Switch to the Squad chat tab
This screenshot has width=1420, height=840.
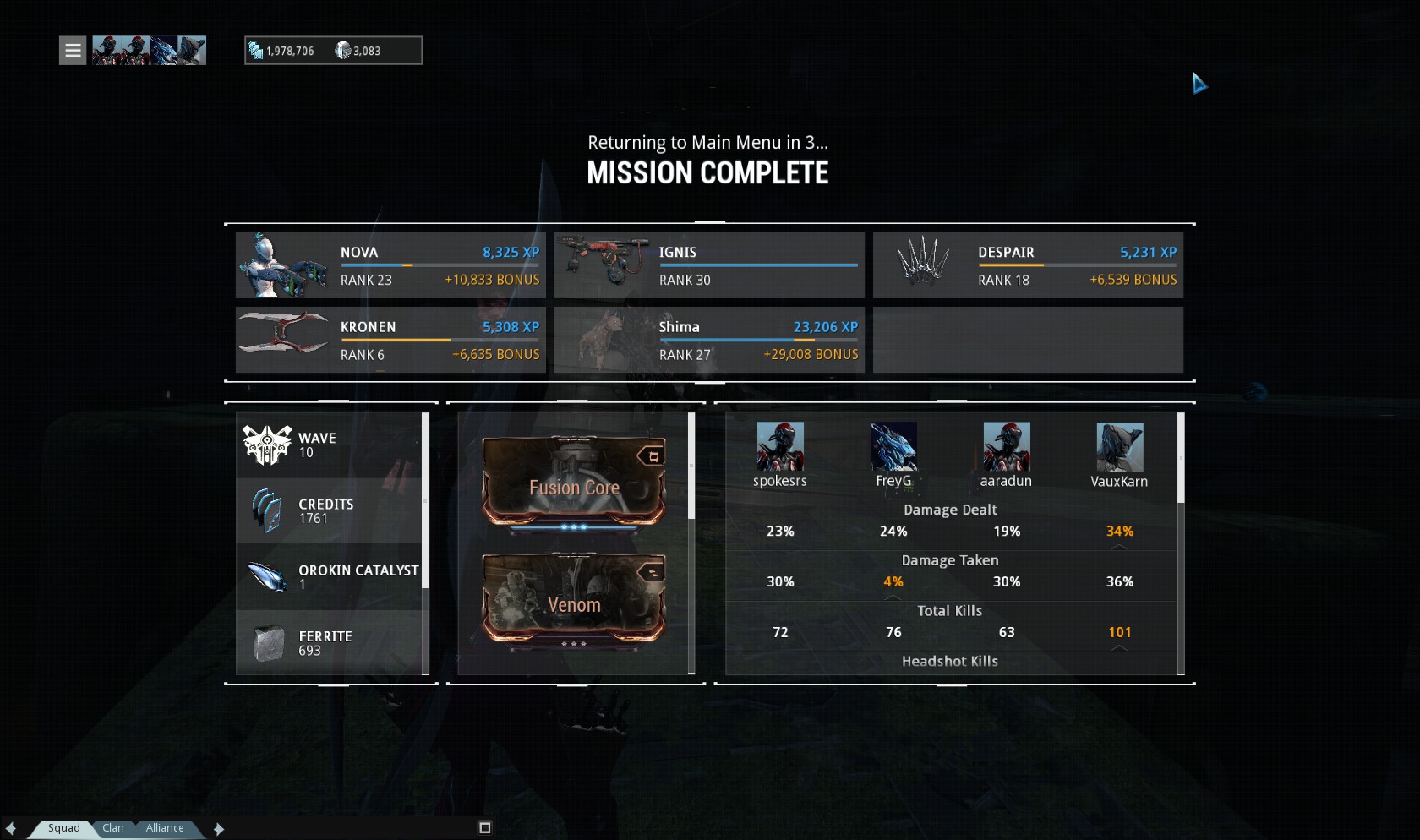click(x=63, y=828)
